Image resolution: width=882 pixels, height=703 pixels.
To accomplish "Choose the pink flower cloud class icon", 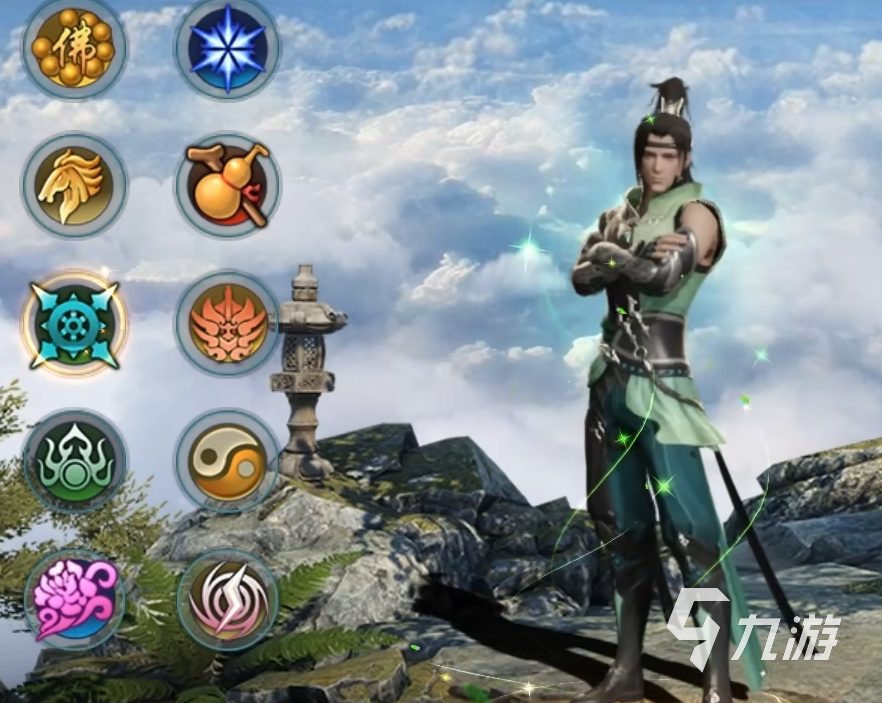I will point(74,600).
